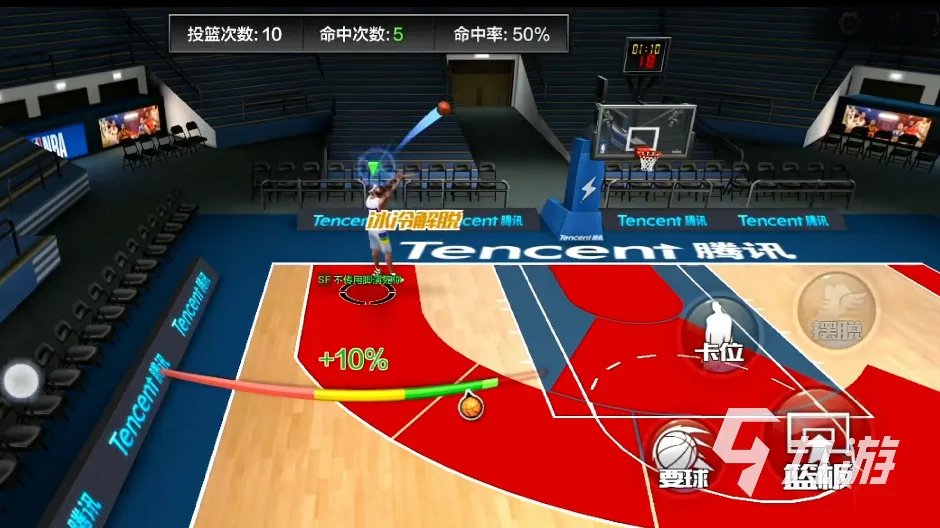Tap the 卡位 box-out button
940x528 pixels.
(719, 332)
